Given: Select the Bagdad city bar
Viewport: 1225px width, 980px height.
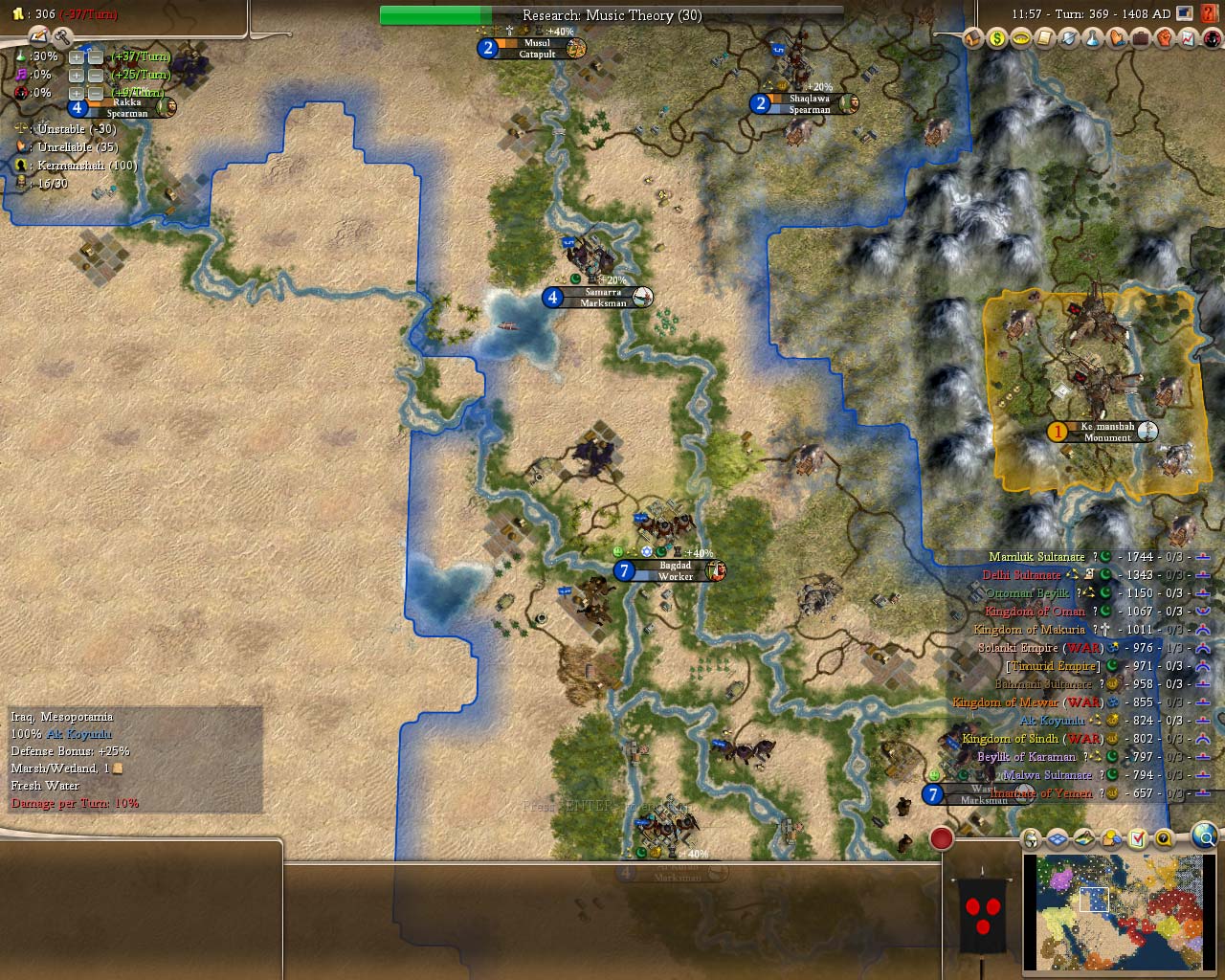Looking at the screenshot, I should (675, 571).
